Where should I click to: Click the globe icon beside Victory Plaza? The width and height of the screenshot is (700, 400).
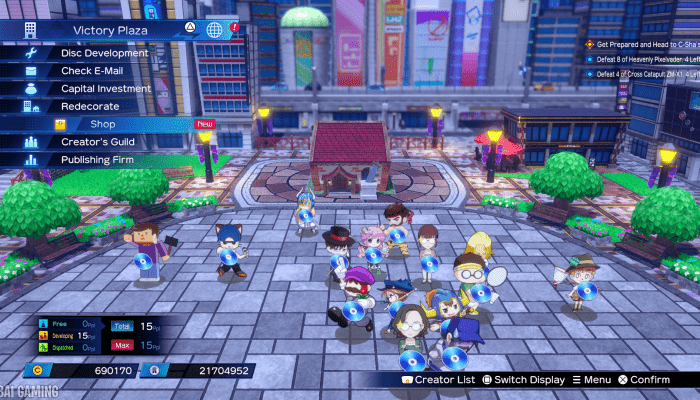pyautogui.click(x=214, y=30)
